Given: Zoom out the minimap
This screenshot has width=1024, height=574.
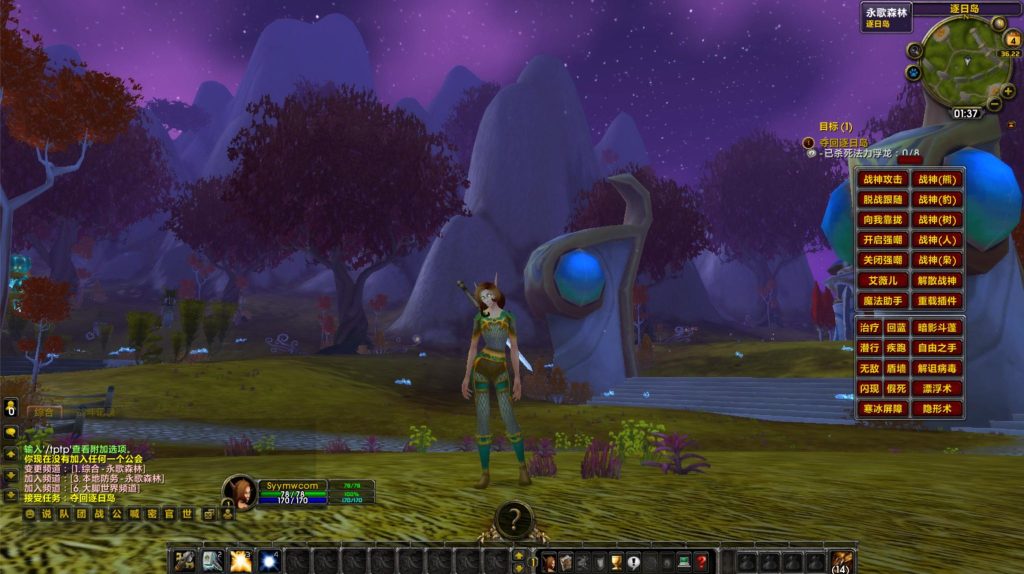Looking at the screenshot, I should coord(994,104).
